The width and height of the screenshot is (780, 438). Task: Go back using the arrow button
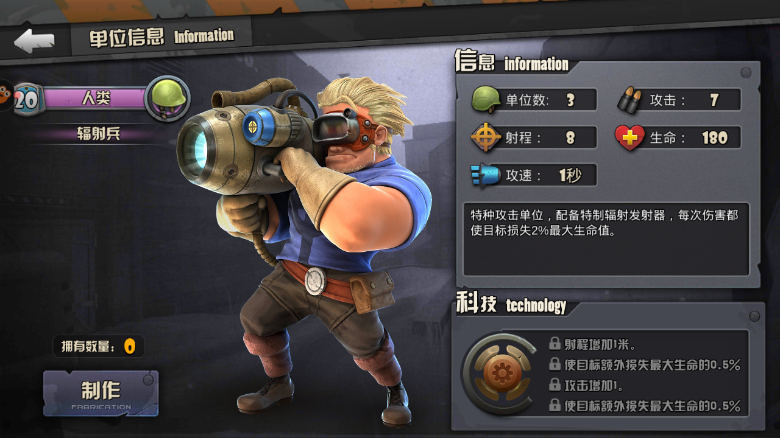tap(34, 41)
